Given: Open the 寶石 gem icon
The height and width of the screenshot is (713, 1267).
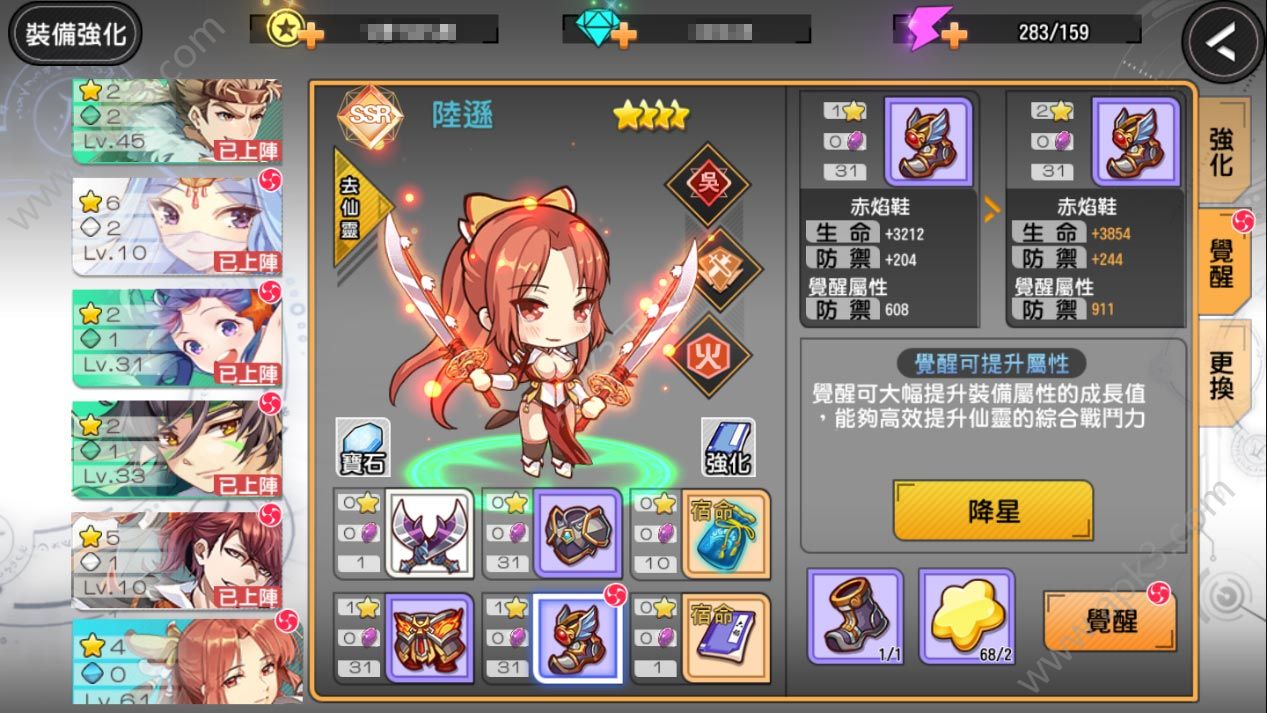Looking at the screenshot, I should coord(362,447).
